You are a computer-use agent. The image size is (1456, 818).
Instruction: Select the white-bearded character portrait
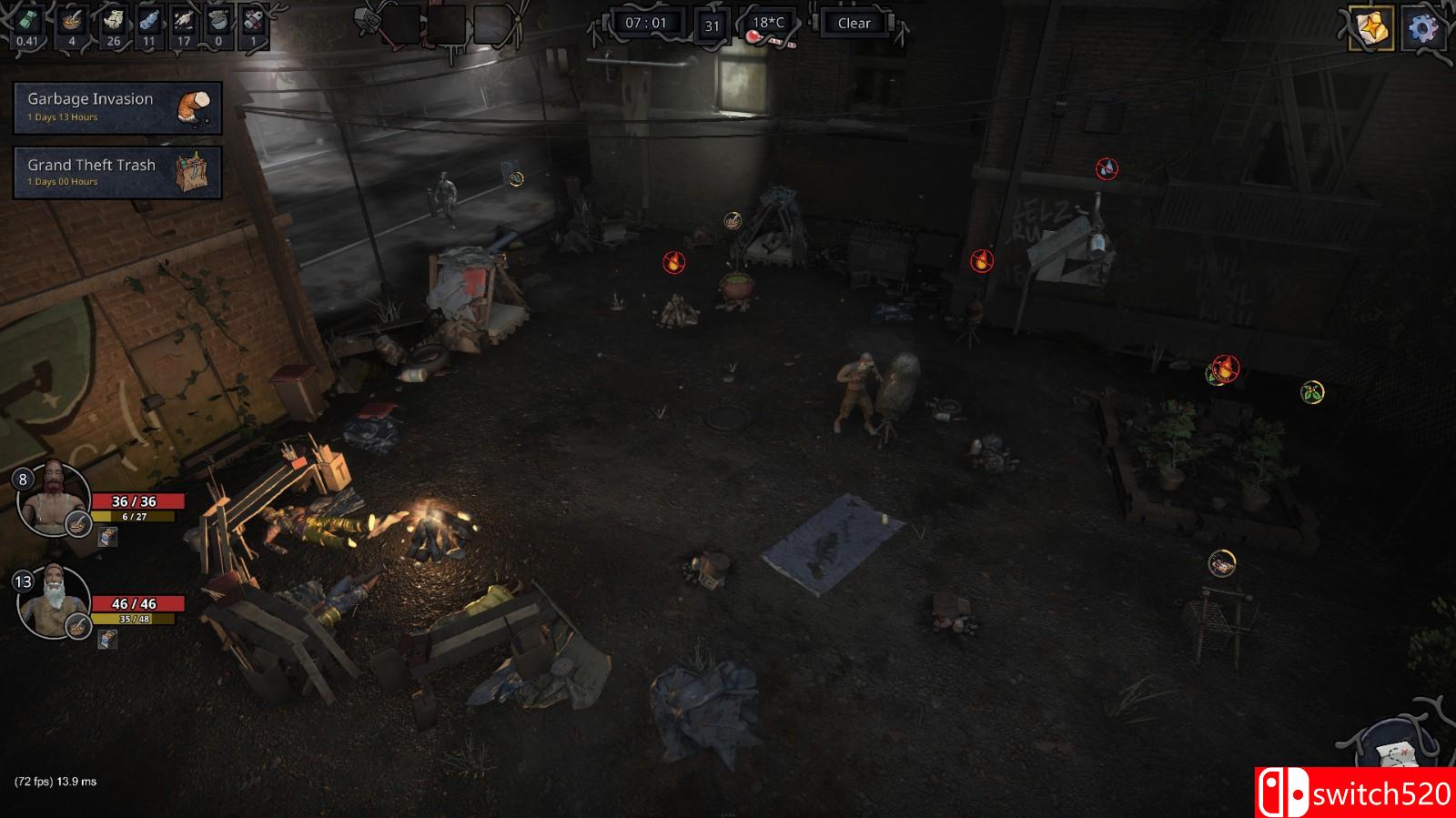pos(54,602)
